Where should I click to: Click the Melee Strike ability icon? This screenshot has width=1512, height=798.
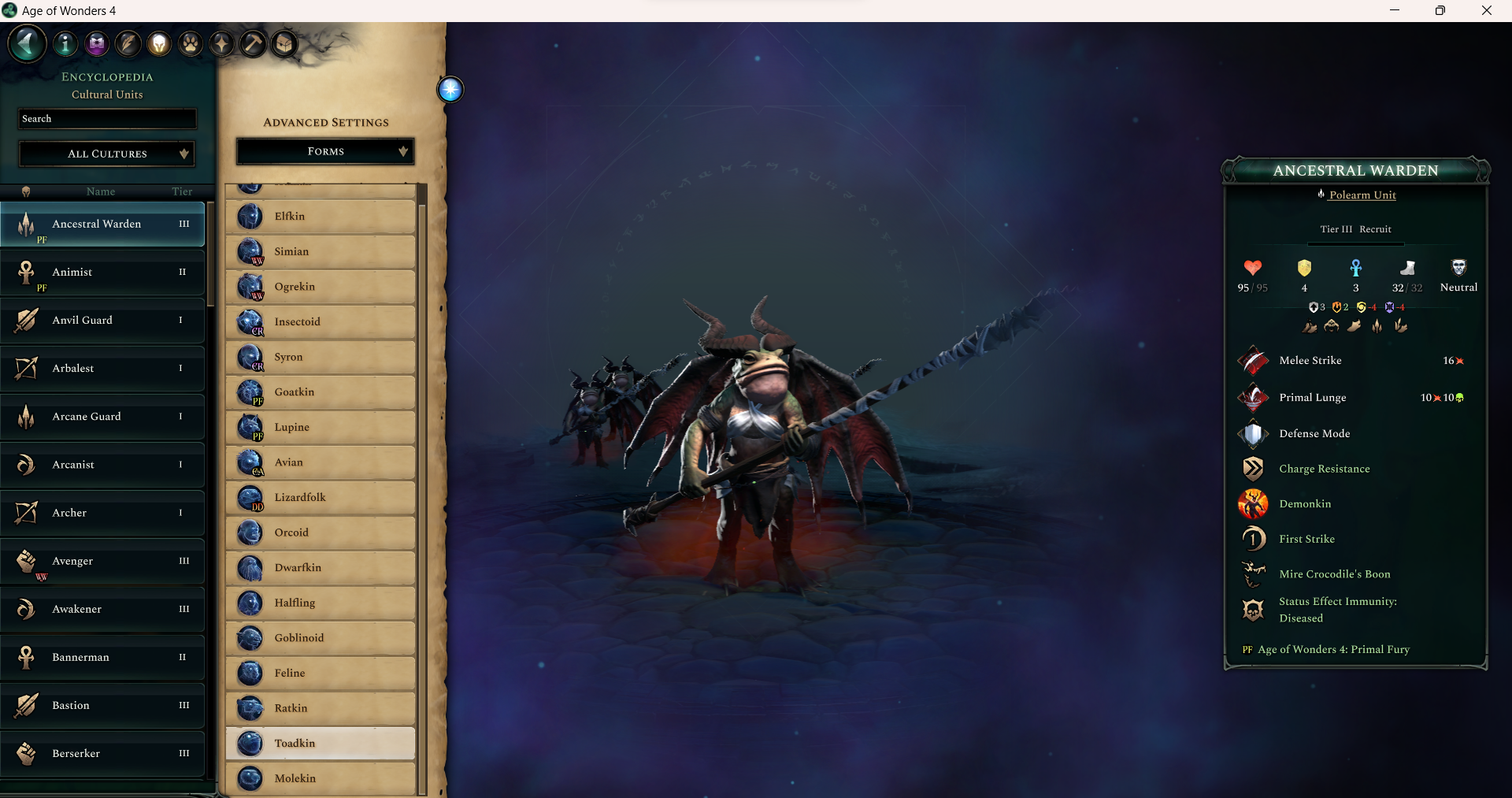(x=1254, y=360)
